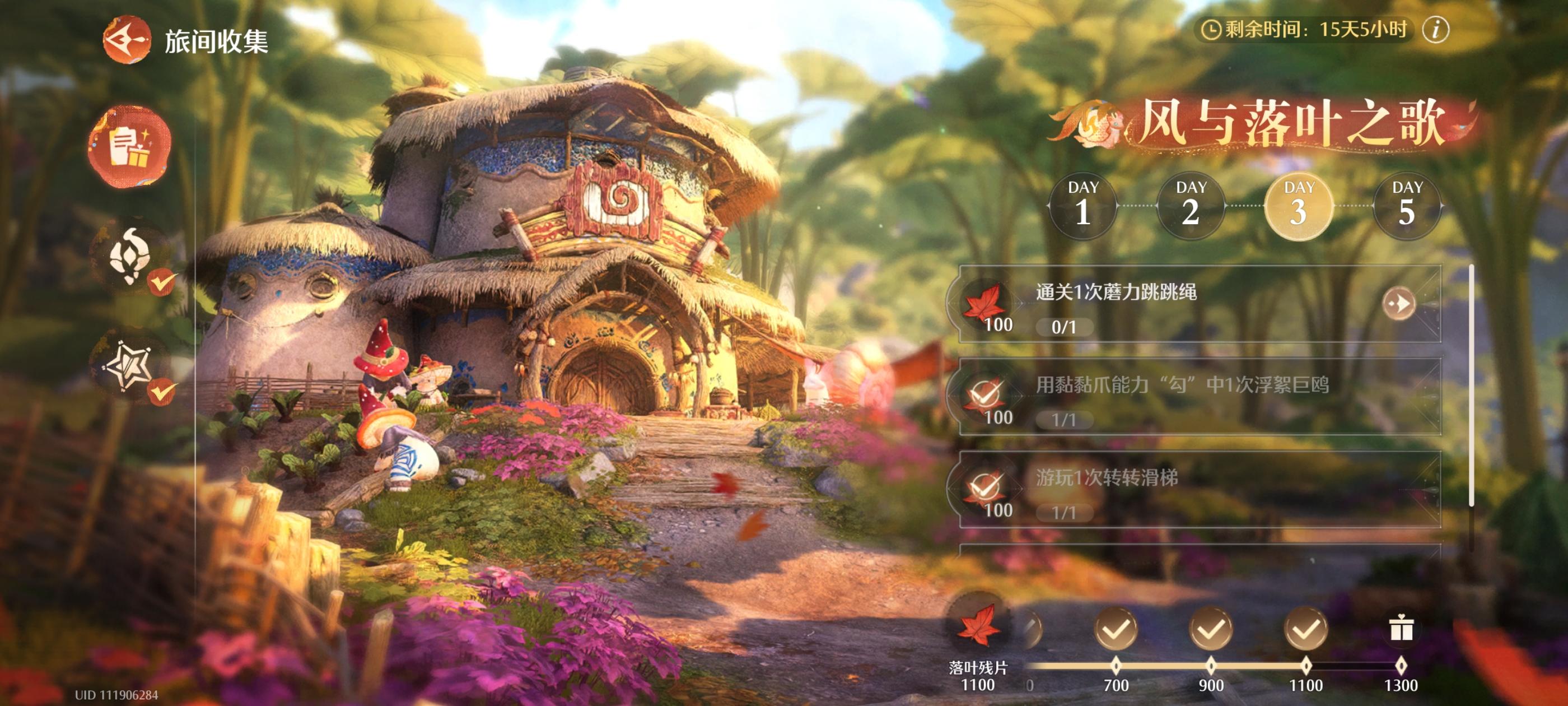Switch to the flame emblem event tab
Viewport: 1568px width, 706px height.
click(129, 256)
